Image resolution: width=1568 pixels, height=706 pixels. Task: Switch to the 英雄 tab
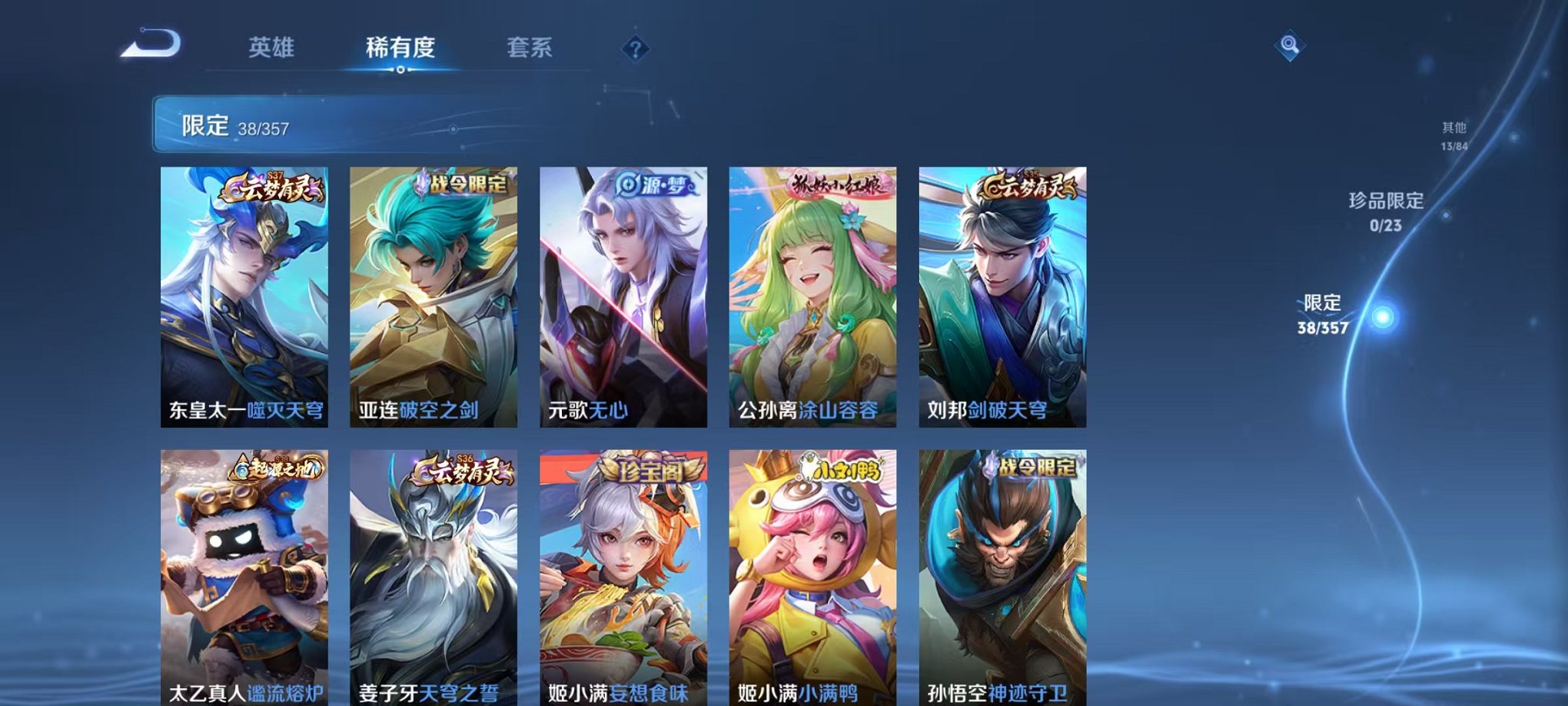(x=271, y=48)
